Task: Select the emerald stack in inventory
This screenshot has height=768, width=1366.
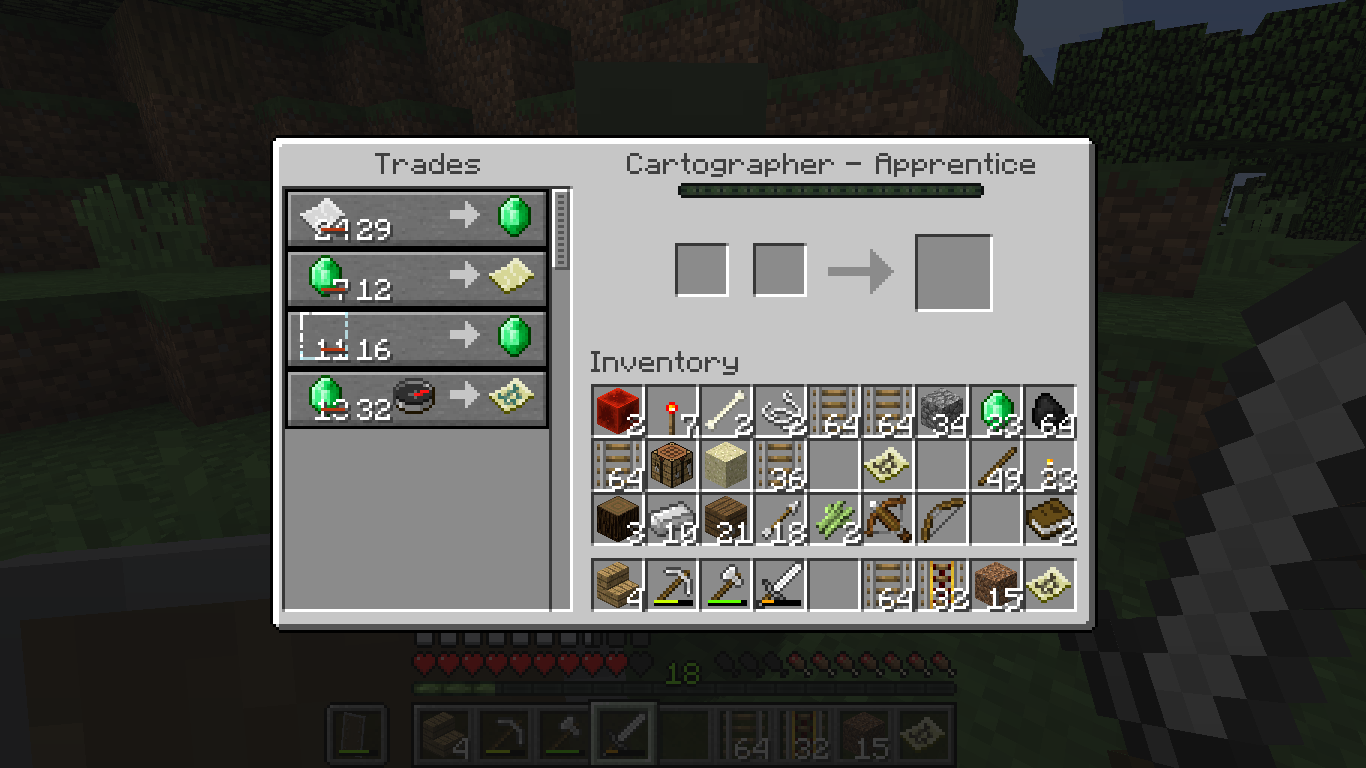Action: coord(996,412)
